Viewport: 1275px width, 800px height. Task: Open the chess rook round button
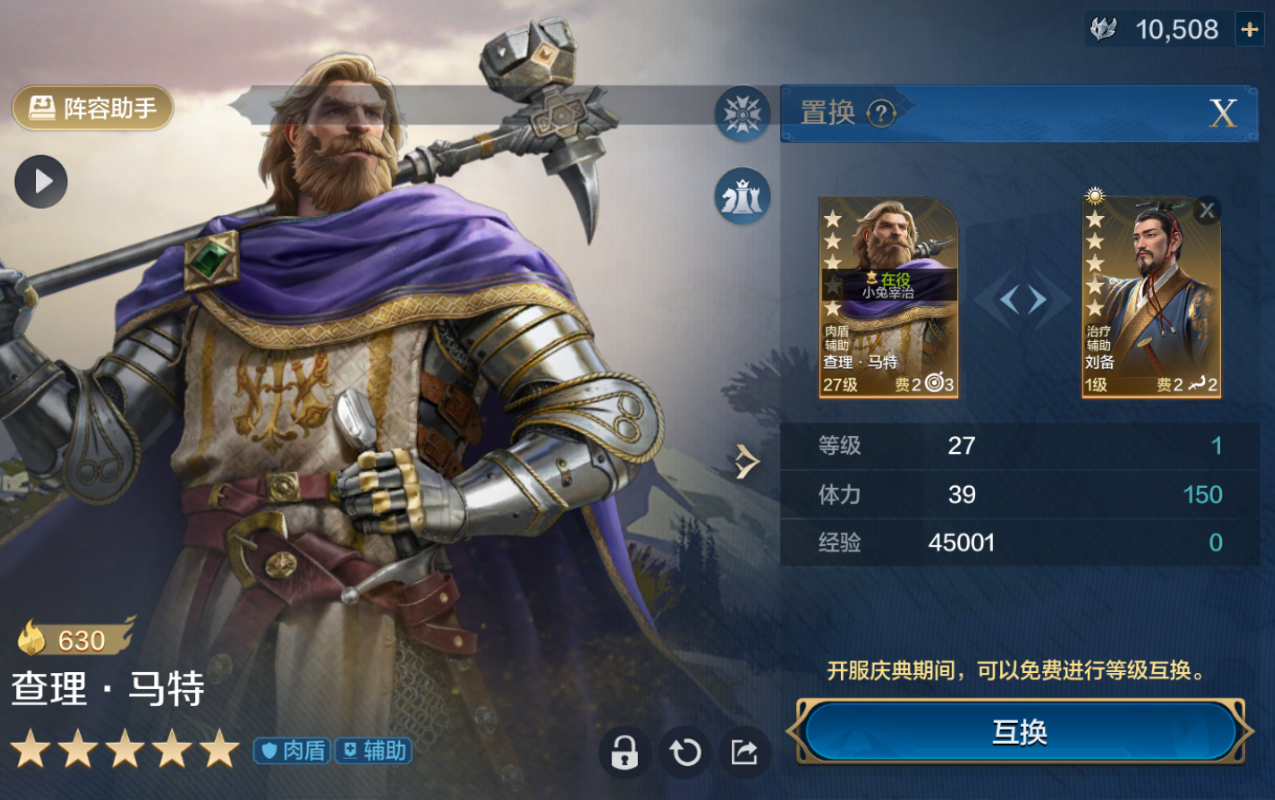point(742,196)
